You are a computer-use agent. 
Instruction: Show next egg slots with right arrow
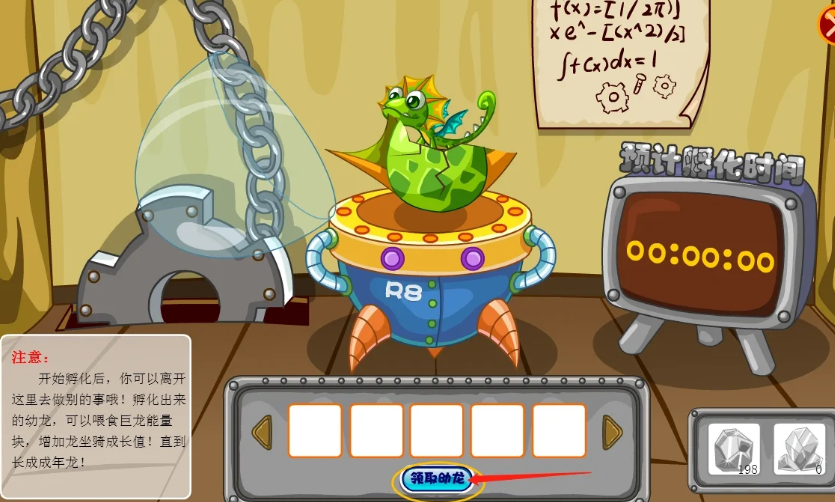pyautogui.click(x=612, y=432)
